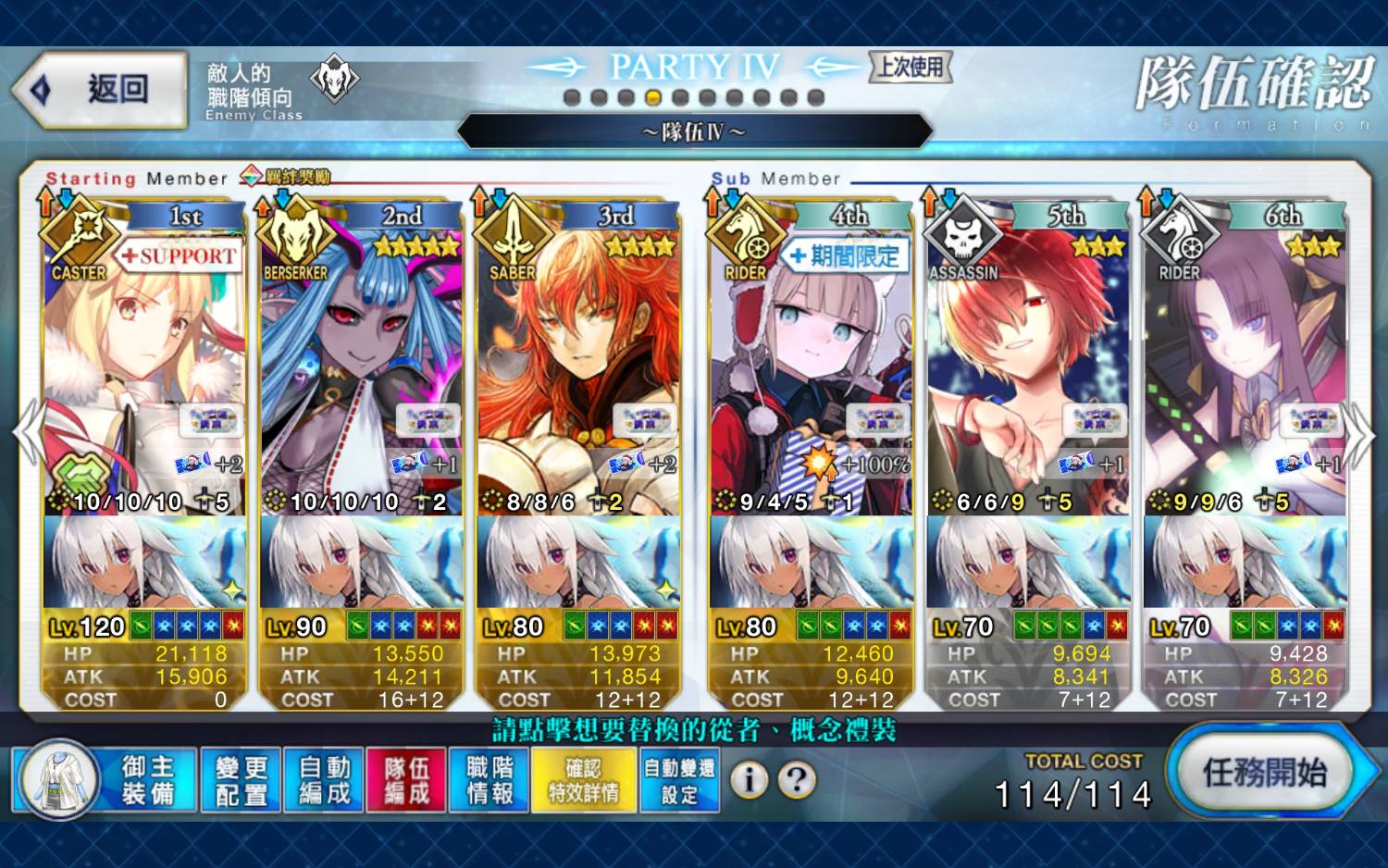Select the 2nd slot Berserker servant
The image size is (1388, 868).
click(x=361, y=370)
